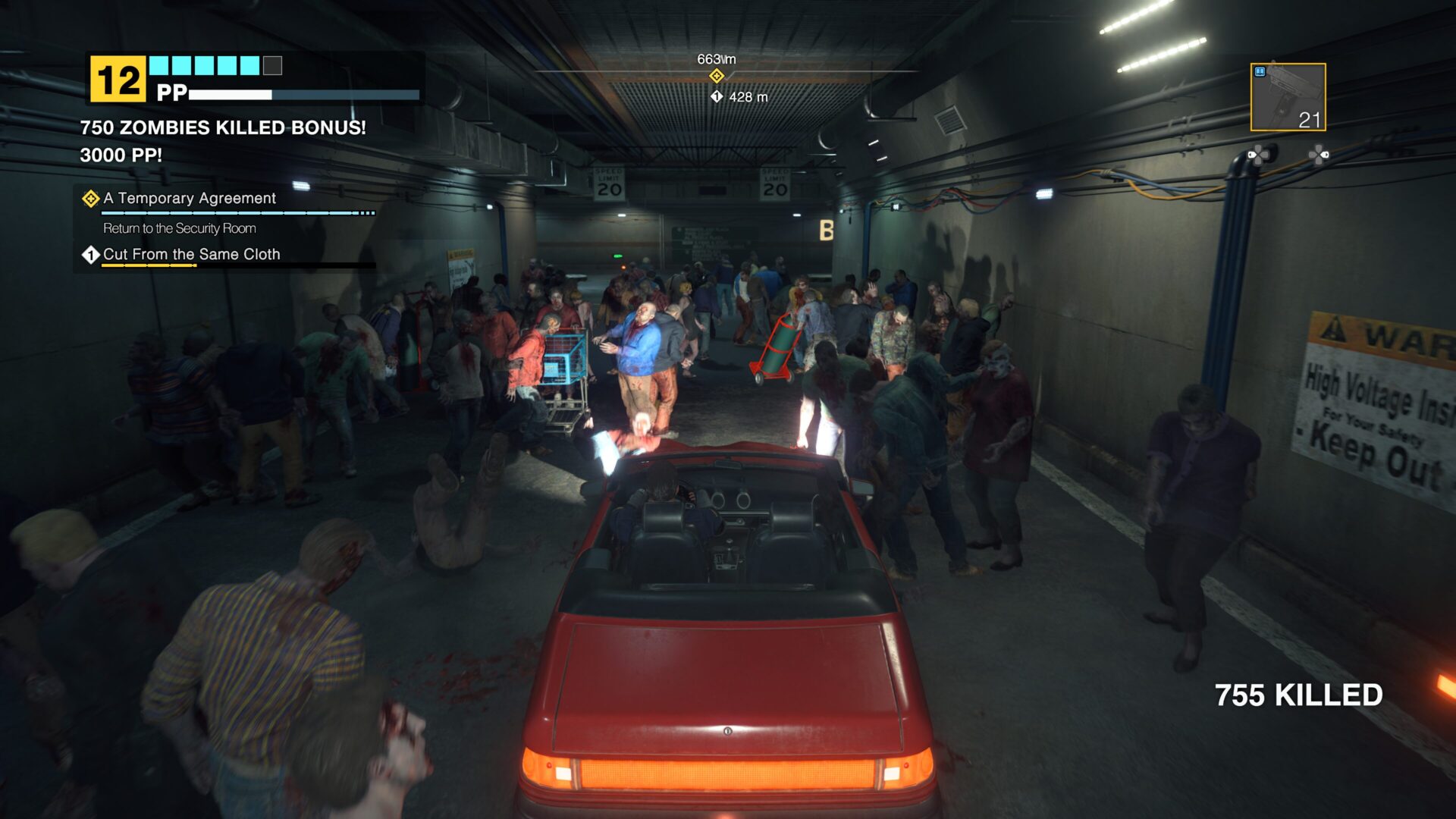The height and width of the screenshot is (819, 1456).
Task: Click the 750 ZOMBIES KILLED BONUS text
Action: (222, 129)
